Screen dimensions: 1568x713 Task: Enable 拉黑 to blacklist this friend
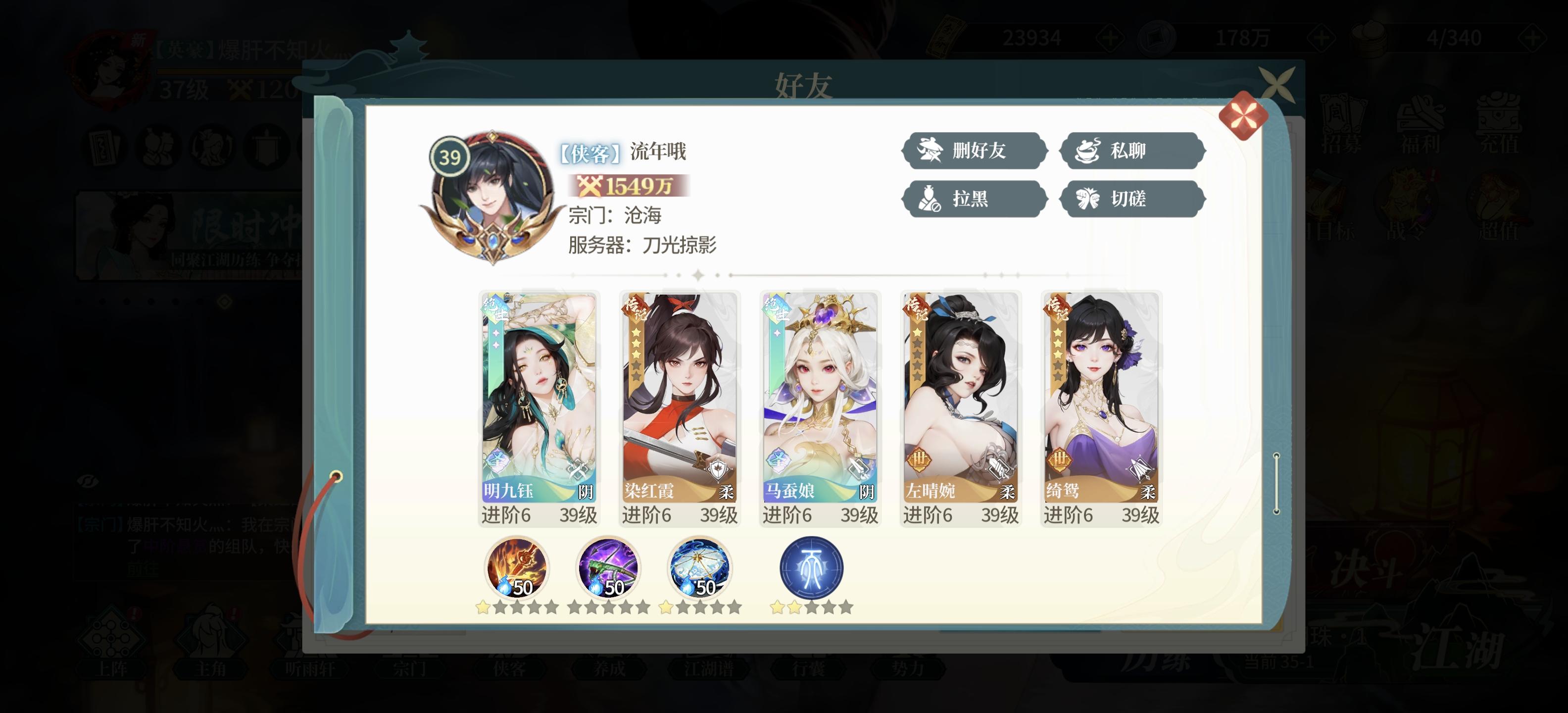pos(974,200)
